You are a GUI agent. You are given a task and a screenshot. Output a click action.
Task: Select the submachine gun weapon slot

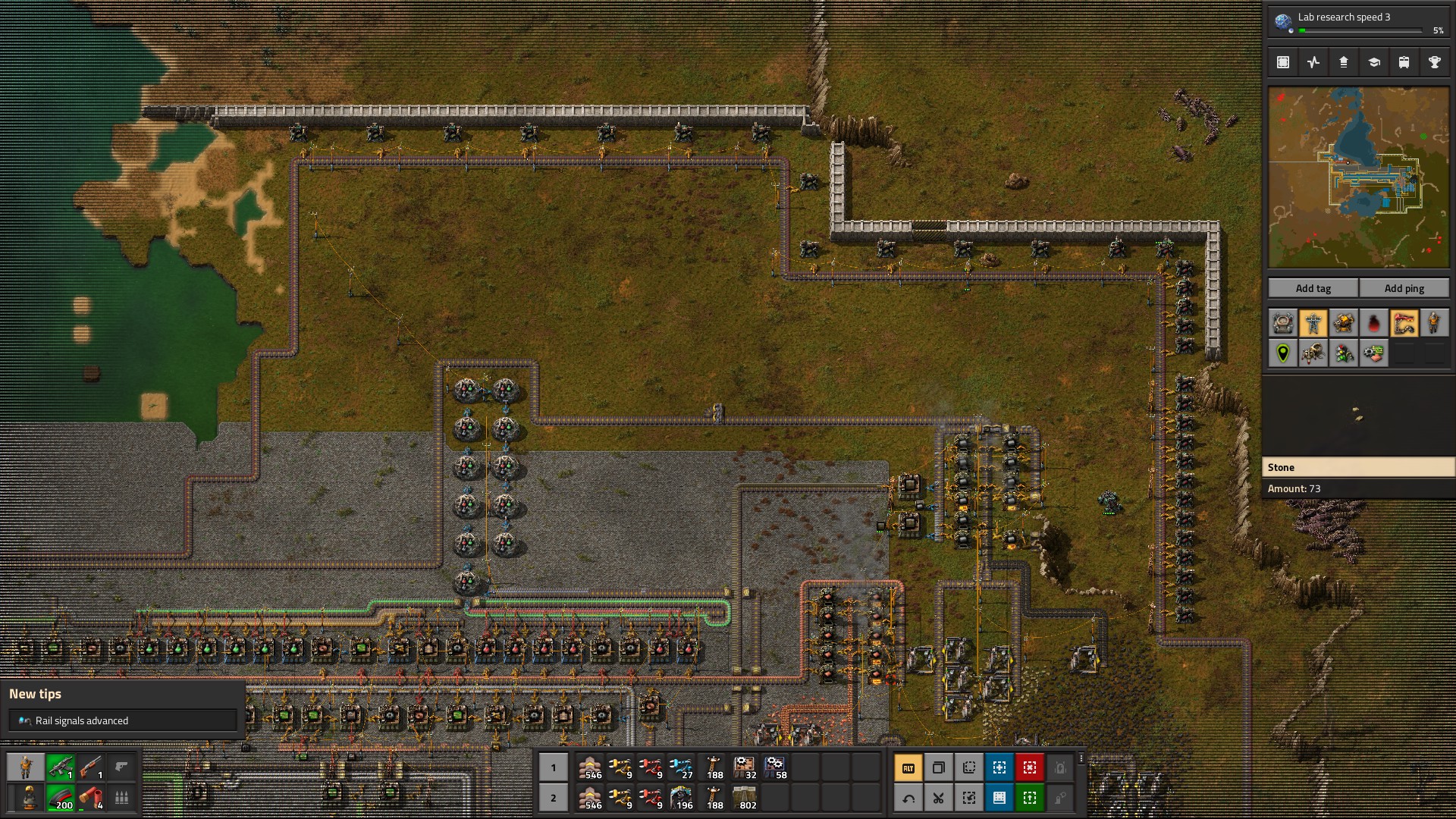[x=61, y=767]
